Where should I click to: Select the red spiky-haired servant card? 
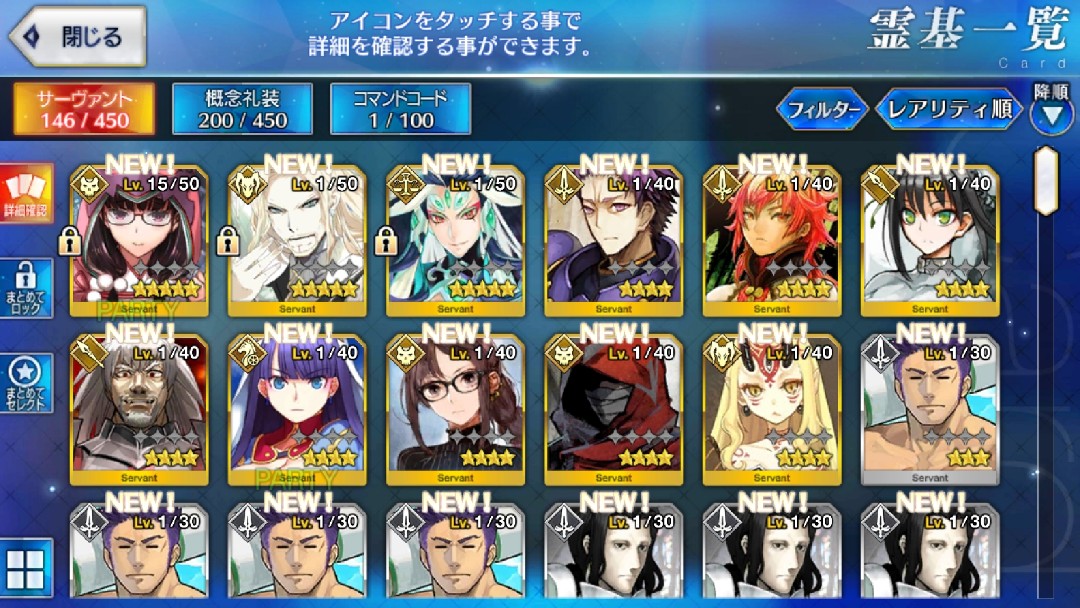click(772, 240)
